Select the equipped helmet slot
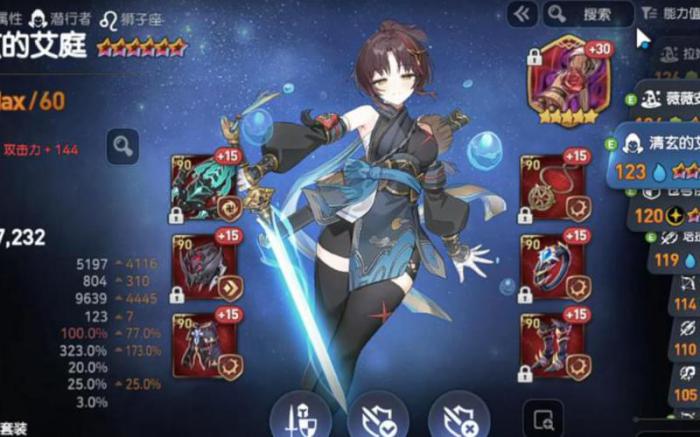 (x=207, y=264)
